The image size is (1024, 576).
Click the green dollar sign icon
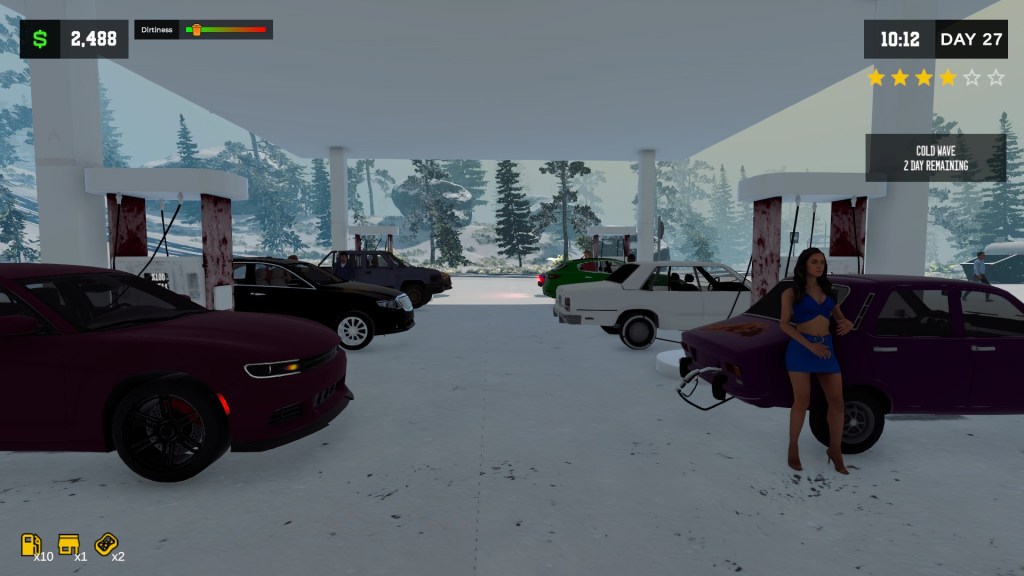coord(40,39)
